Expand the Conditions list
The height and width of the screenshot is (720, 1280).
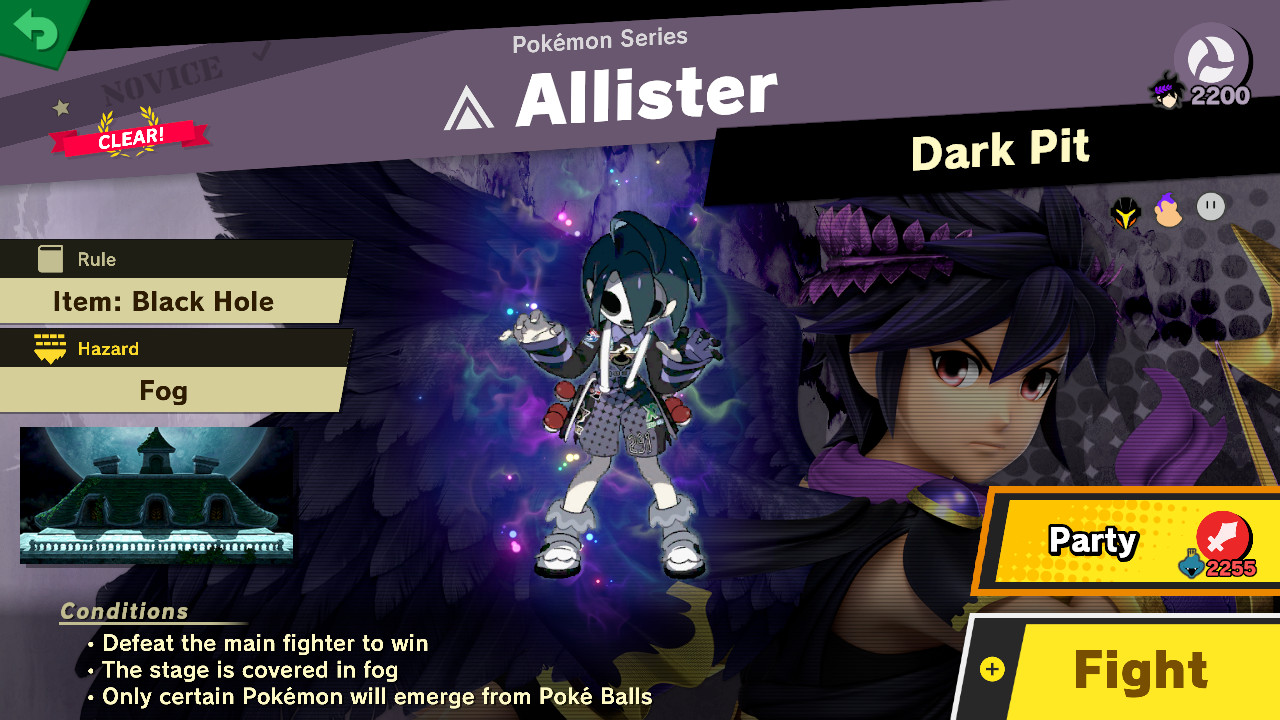pyautogui.click(x=124, y=611)
